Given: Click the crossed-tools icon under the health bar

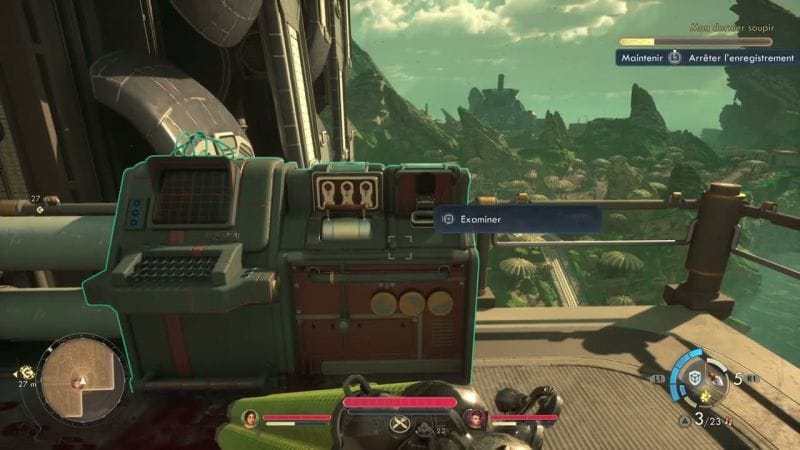Looking at the screenshot, I should point(399,424).
